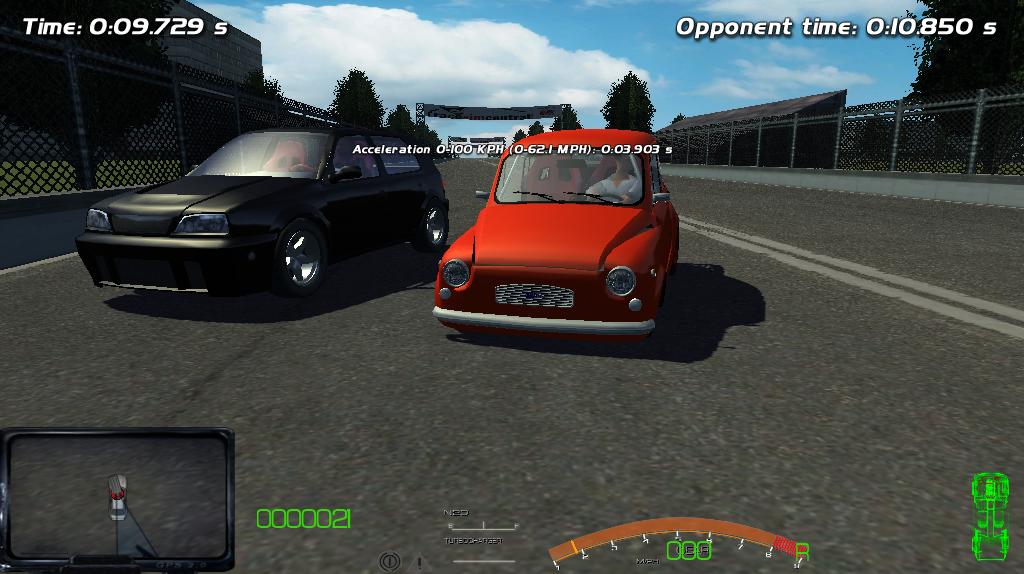This screenshot has height=574, width=1024.
Task: Click the minimap track view
Action: point(117,496)
